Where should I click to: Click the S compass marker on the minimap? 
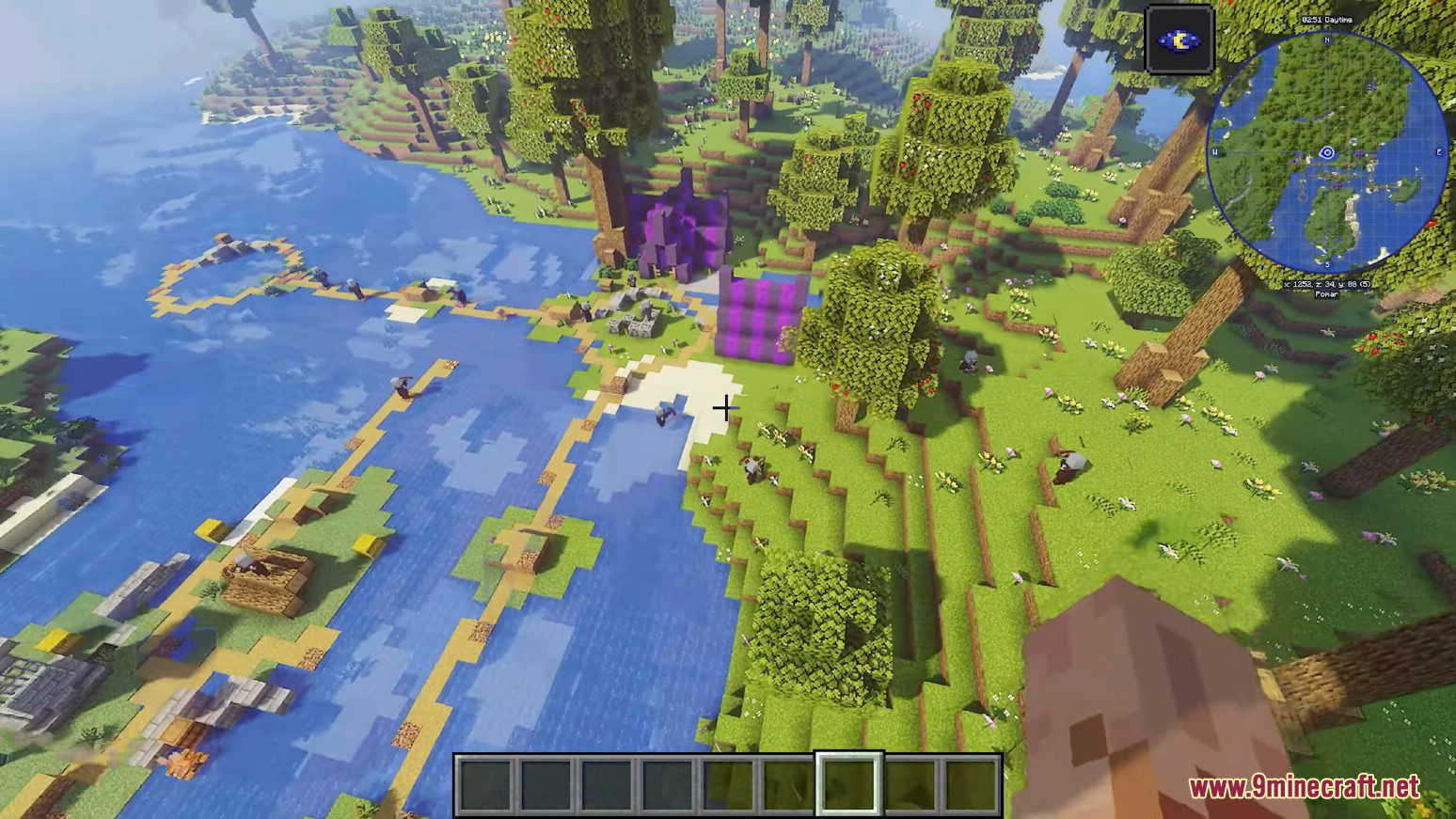(1327, 264)
